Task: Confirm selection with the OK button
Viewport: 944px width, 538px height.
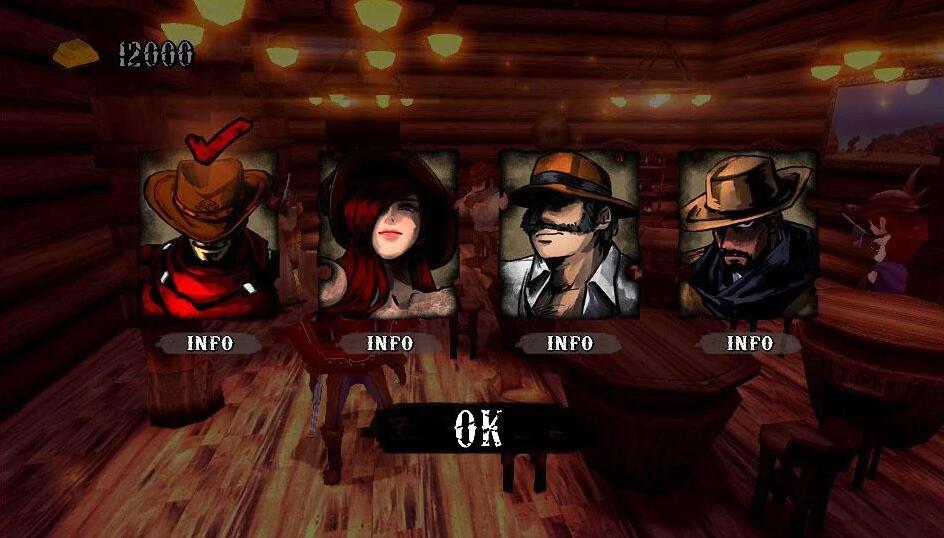Action: coord(477,428)
